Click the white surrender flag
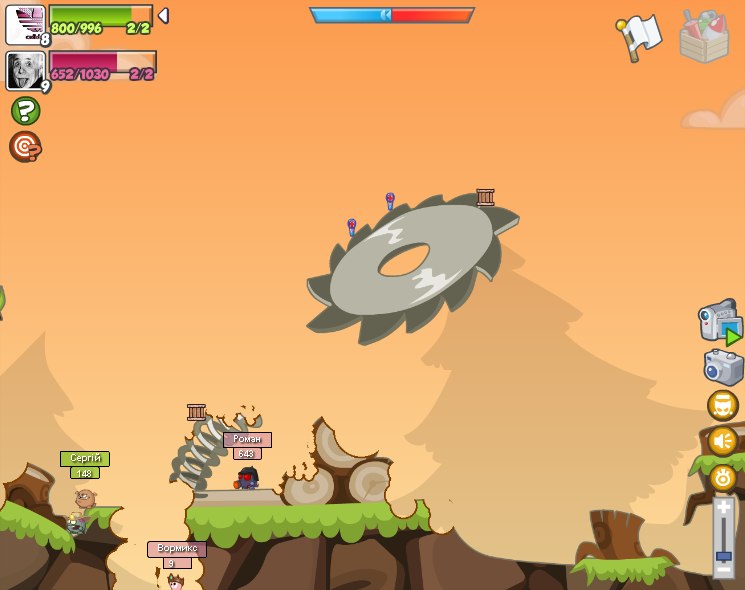 (x=640, y=36)
